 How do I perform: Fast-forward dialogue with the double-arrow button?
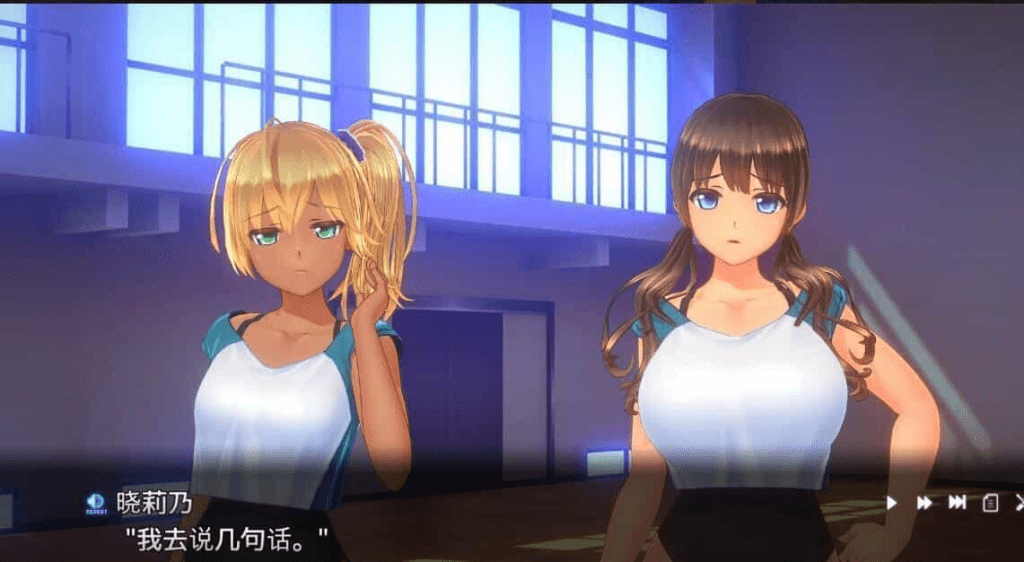(x=925, y=502)
